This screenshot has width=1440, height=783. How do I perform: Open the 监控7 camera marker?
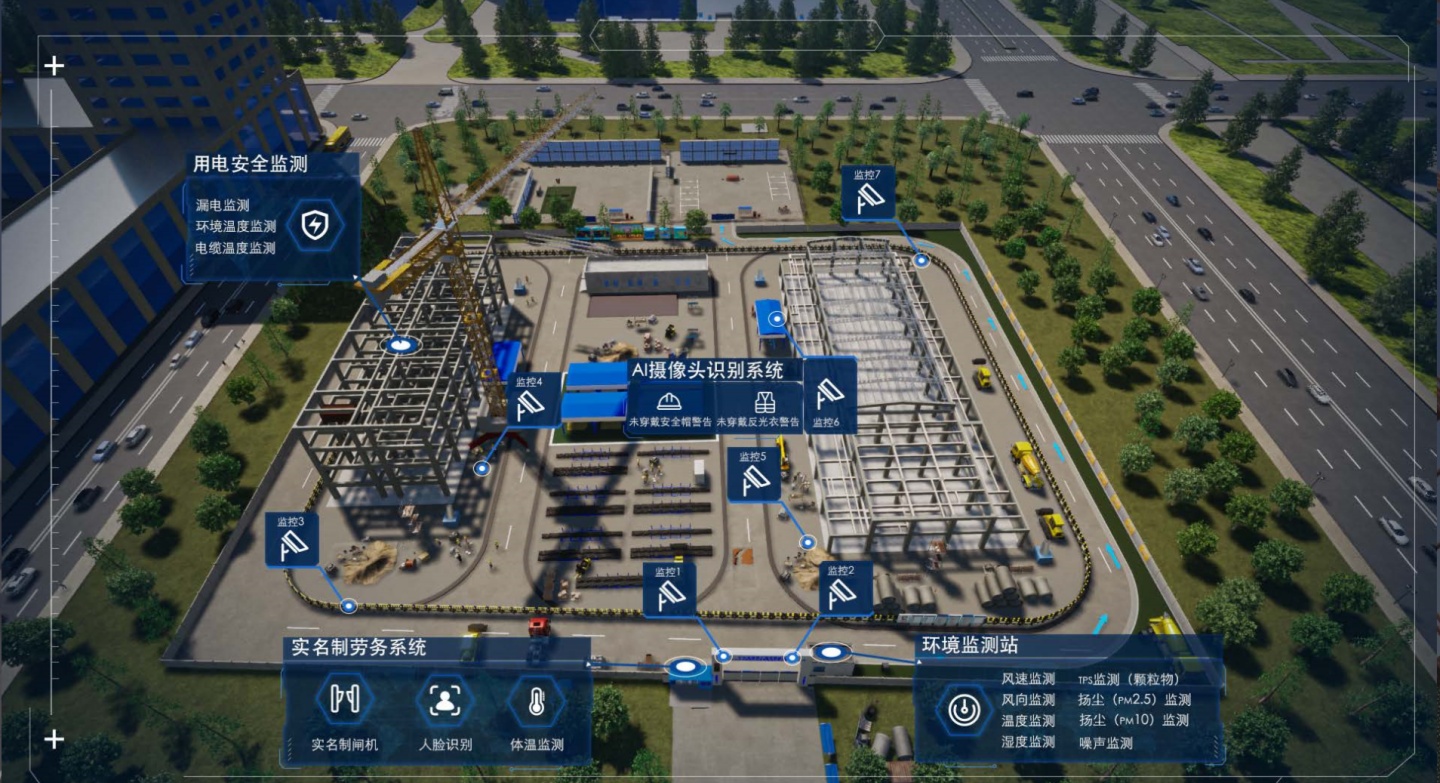[867, 194]
